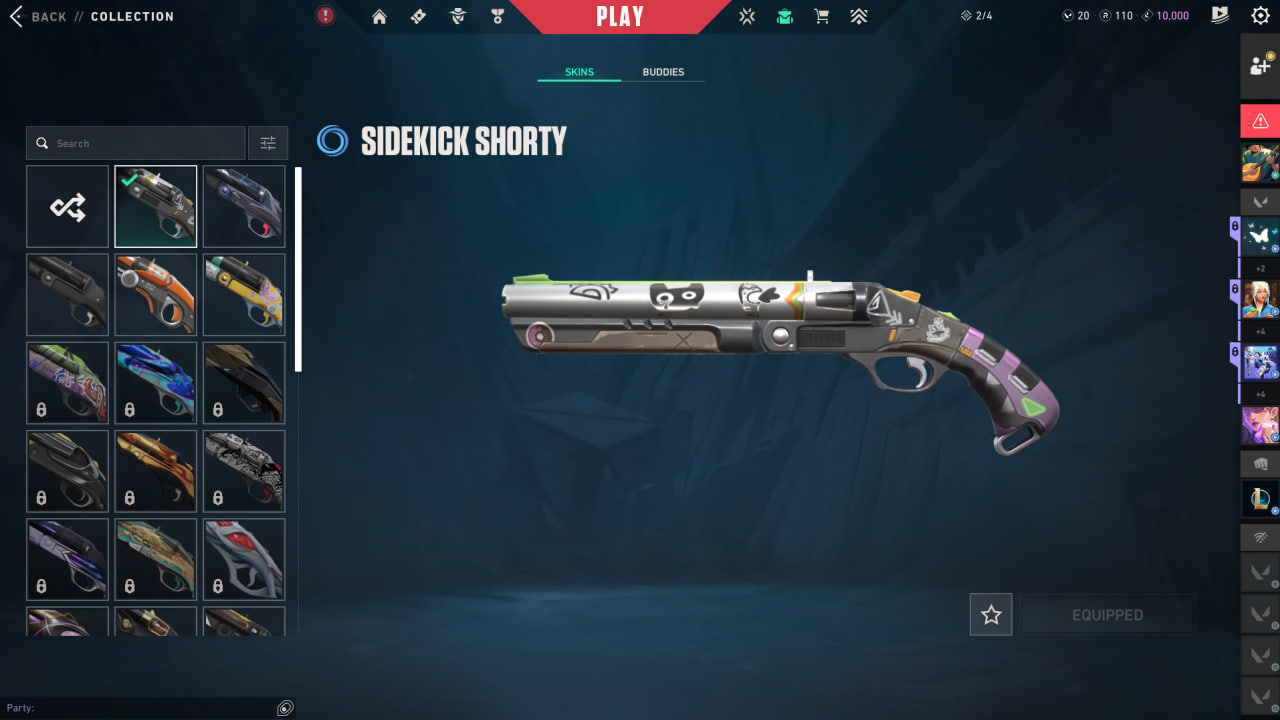The height and width of the screenshot is (720, 1280).
Task: Select the random shuffle skin tile
Action: [x=67, y=207]
